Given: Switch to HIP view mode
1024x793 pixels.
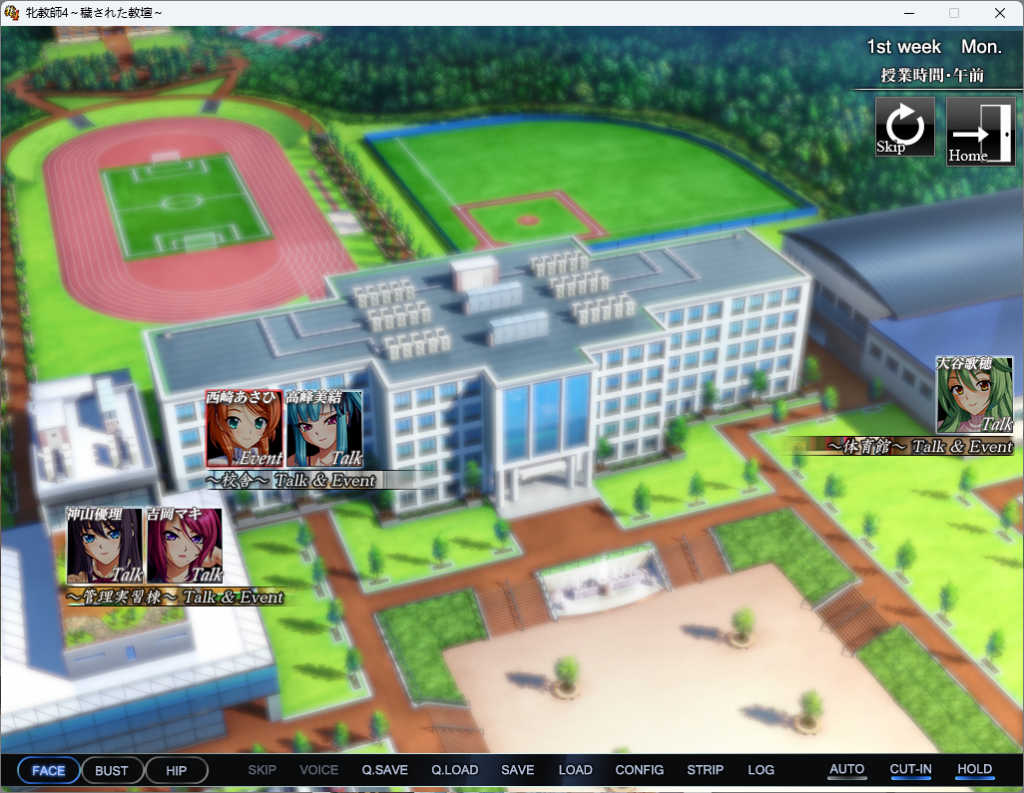Looking at the screenshot, I should pyautogui.click(x=177, y=771).
